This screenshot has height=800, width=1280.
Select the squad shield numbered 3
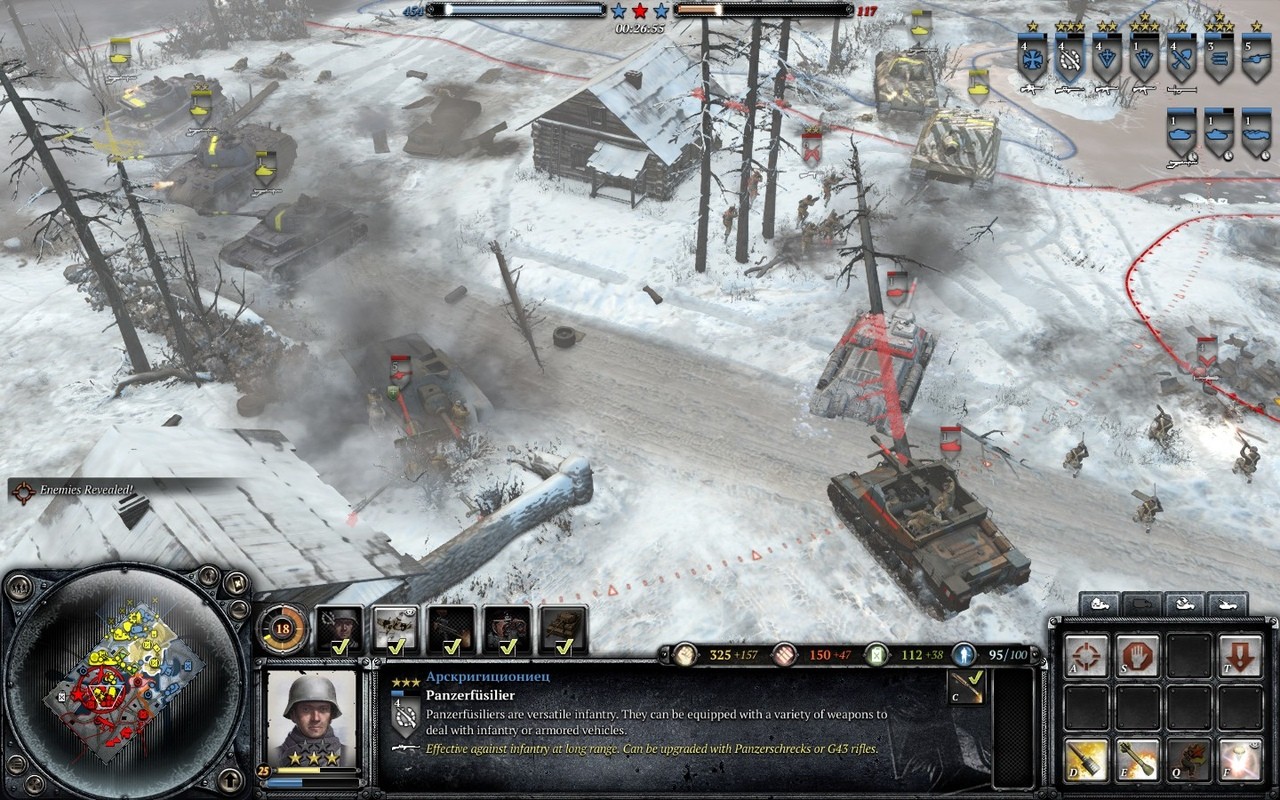click(x=1218, y=60)
